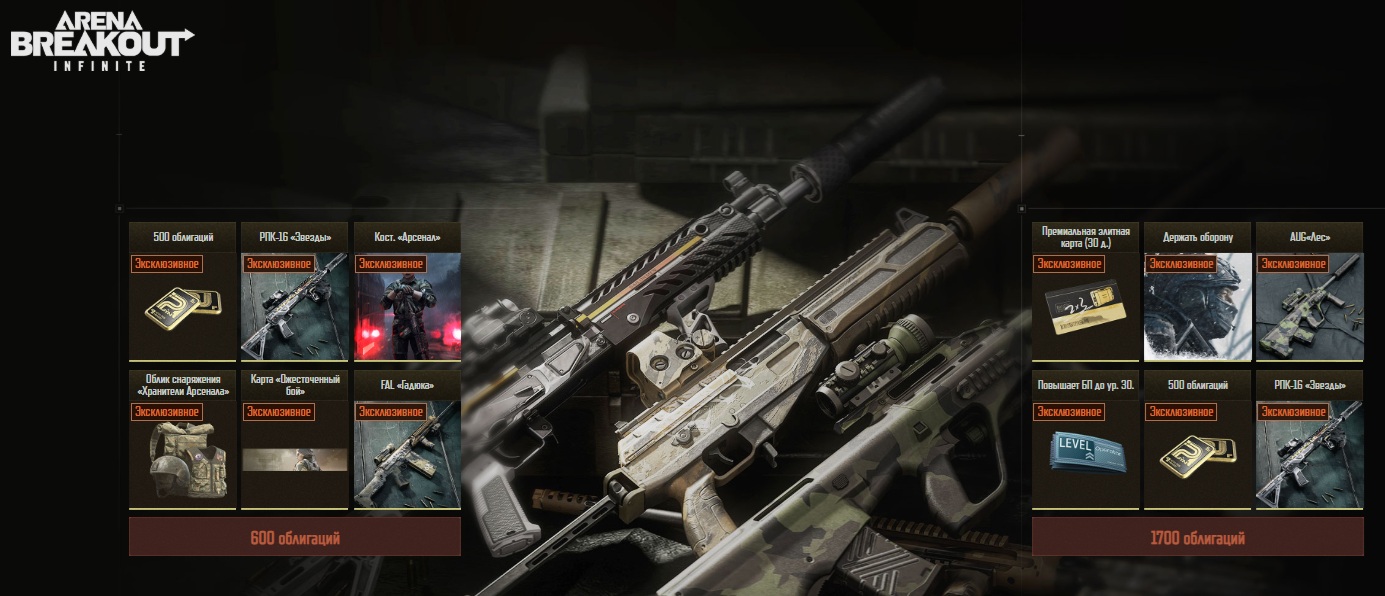The image size is (1385, 596).
Task: Click the Arena Breakout Infinite logo
Action: 100,40
